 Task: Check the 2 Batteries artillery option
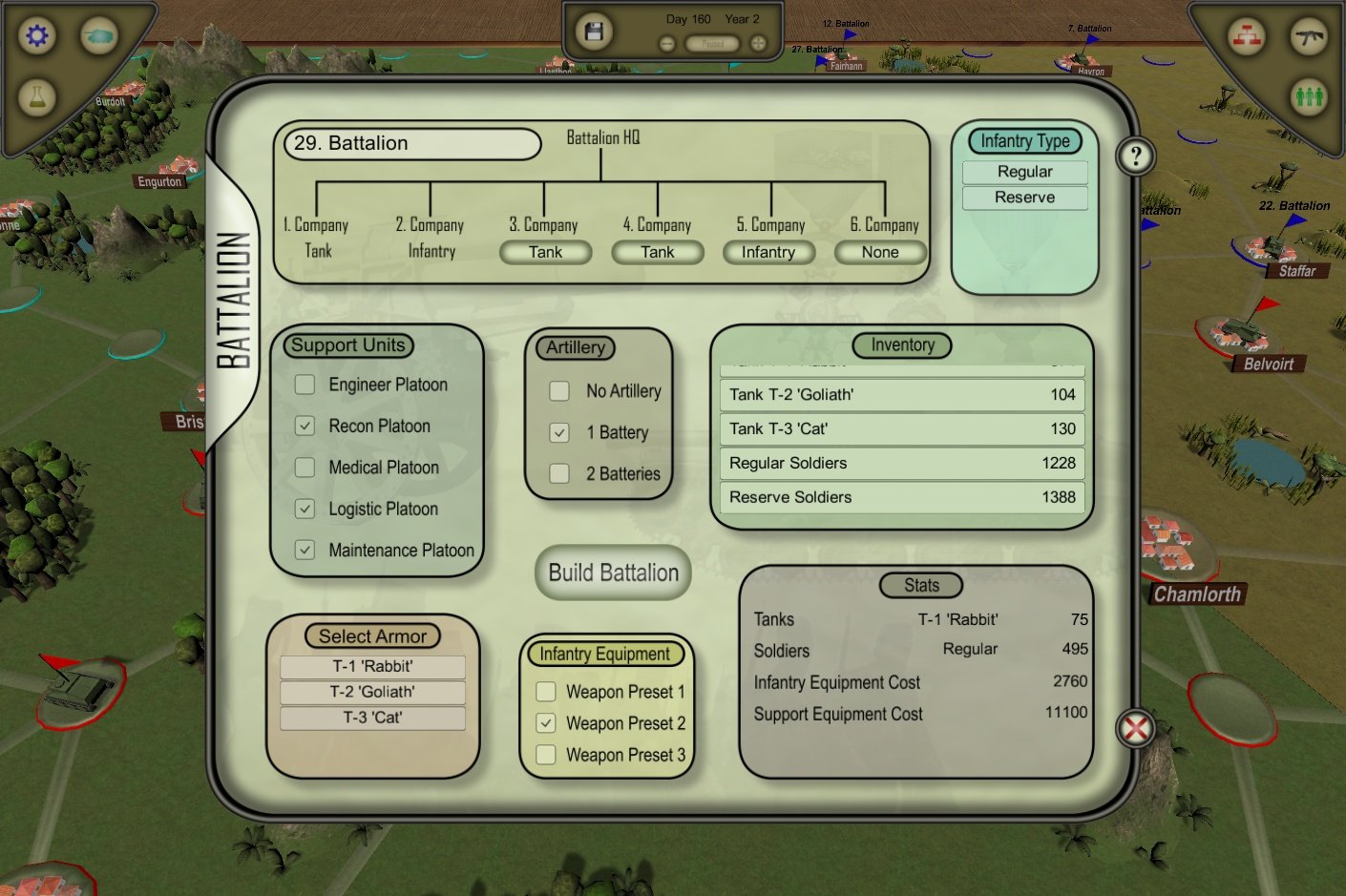(x=558, y=473)
